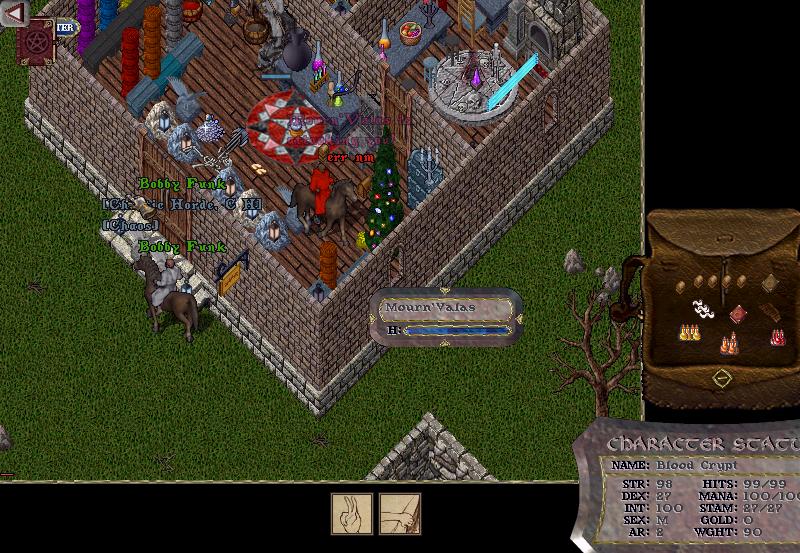800x553 pixels.
Task: Click the left-arrow button in the top corner
Action: coord(14,14)
